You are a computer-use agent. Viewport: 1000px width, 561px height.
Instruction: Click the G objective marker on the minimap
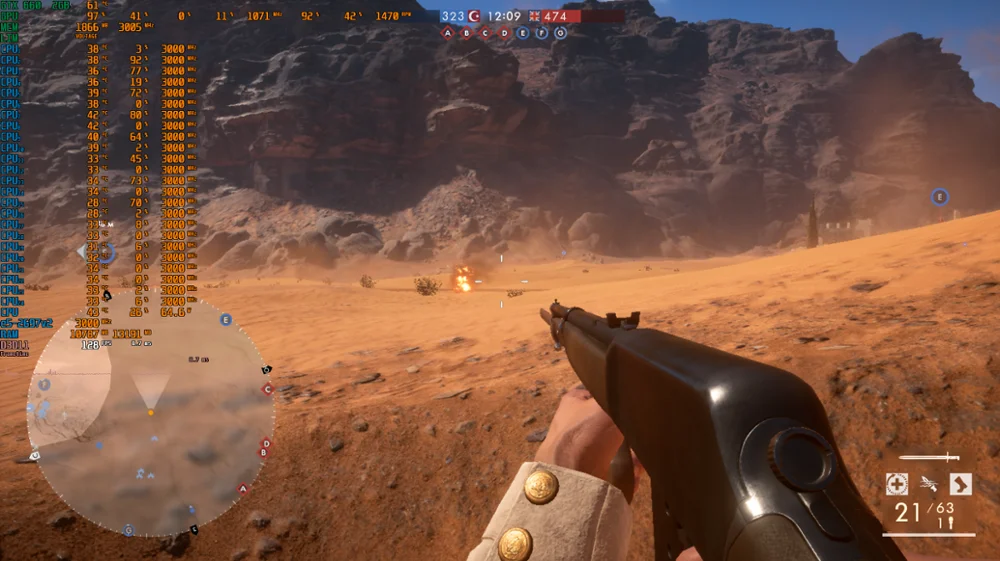129,530
